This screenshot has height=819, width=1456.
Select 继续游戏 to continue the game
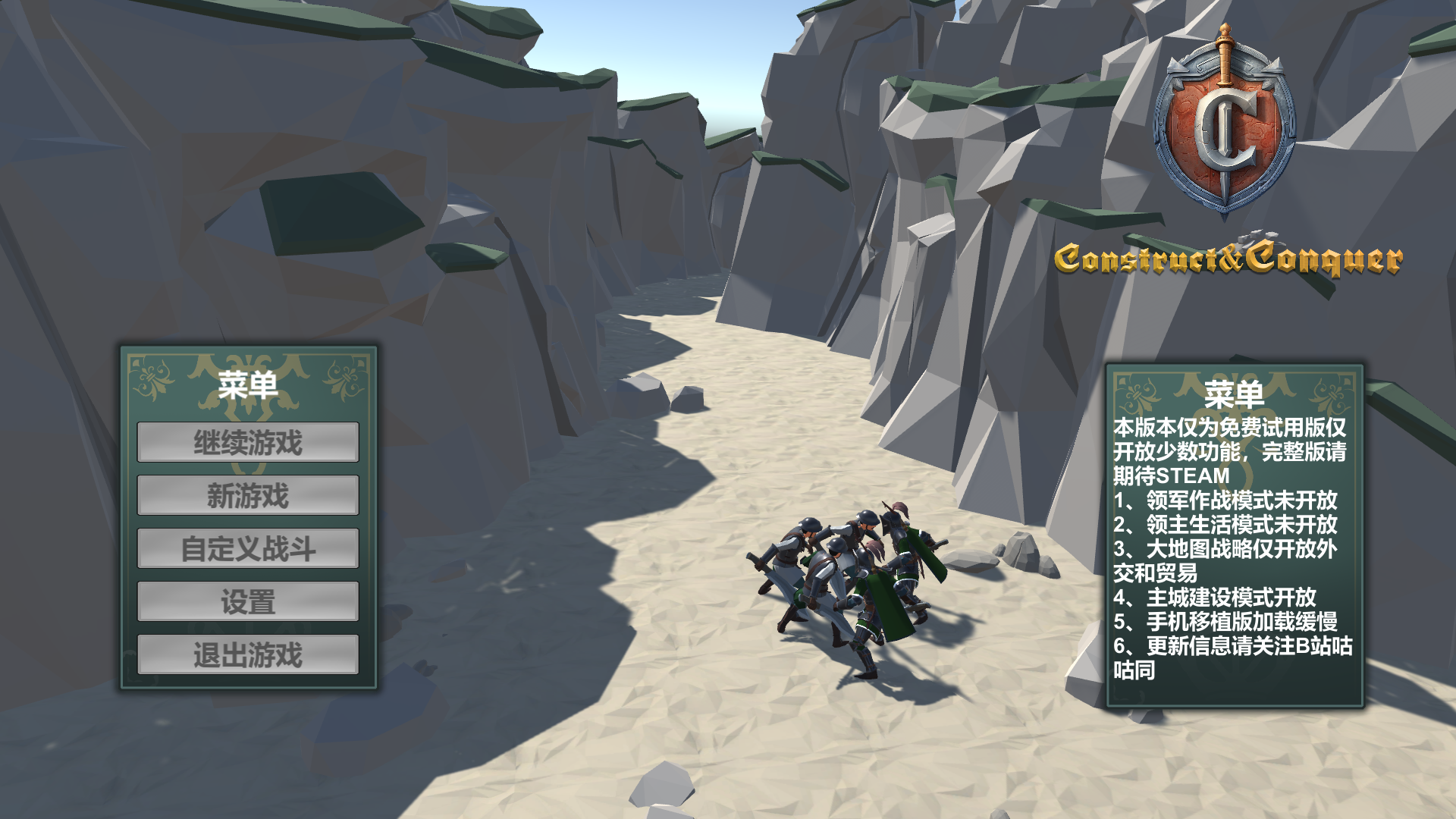(x=248, y=443)
